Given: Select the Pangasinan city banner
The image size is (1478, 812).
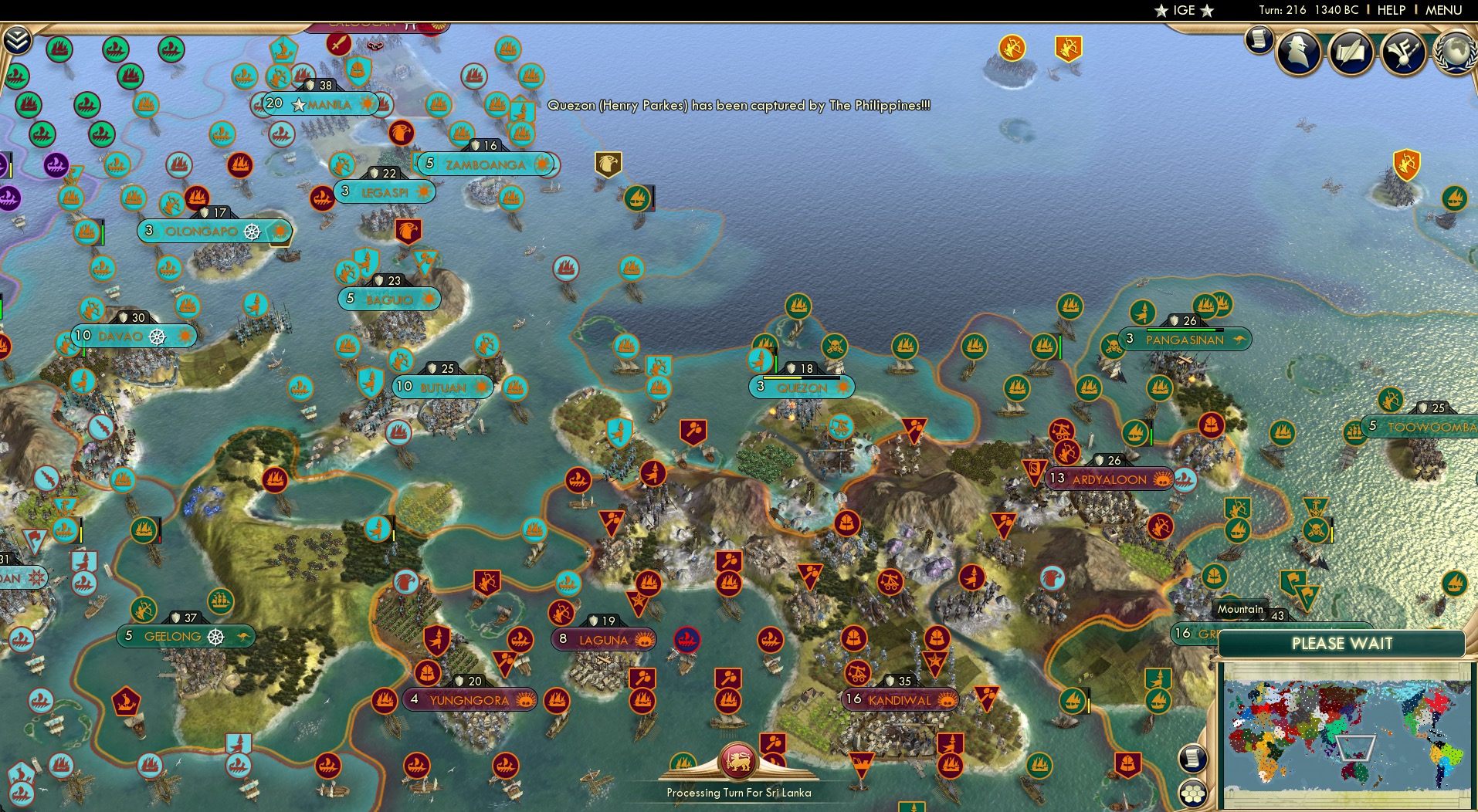Looking at the screenshot, I should click(1185, 340).
